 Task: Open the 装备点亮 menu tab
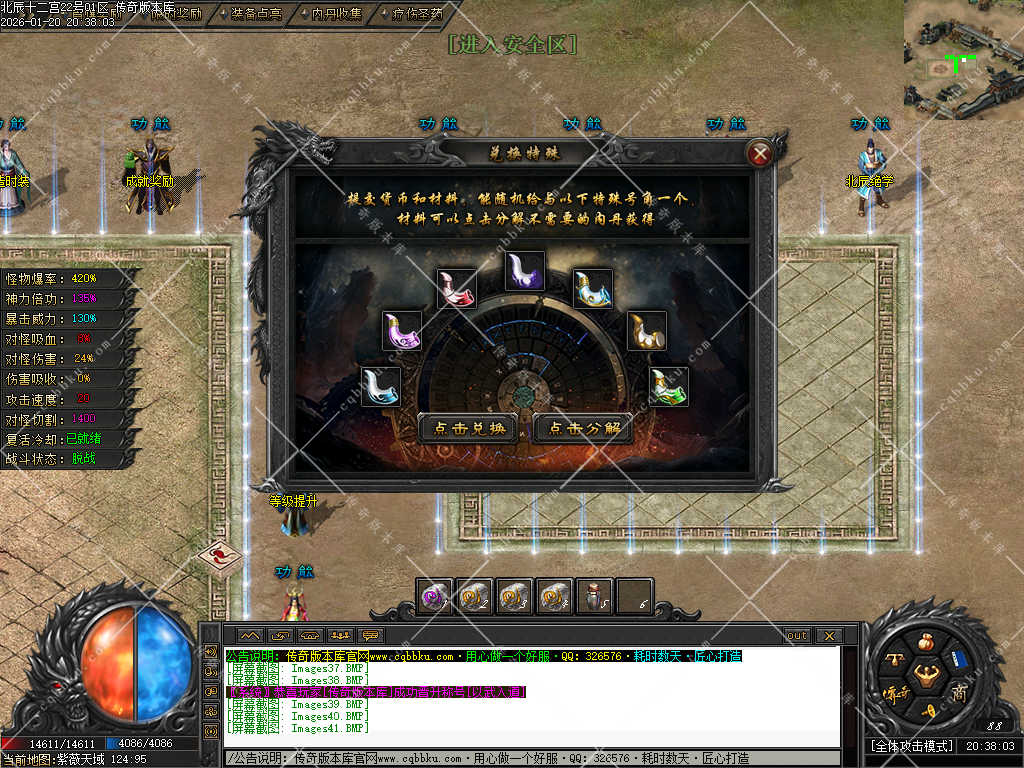255,14
